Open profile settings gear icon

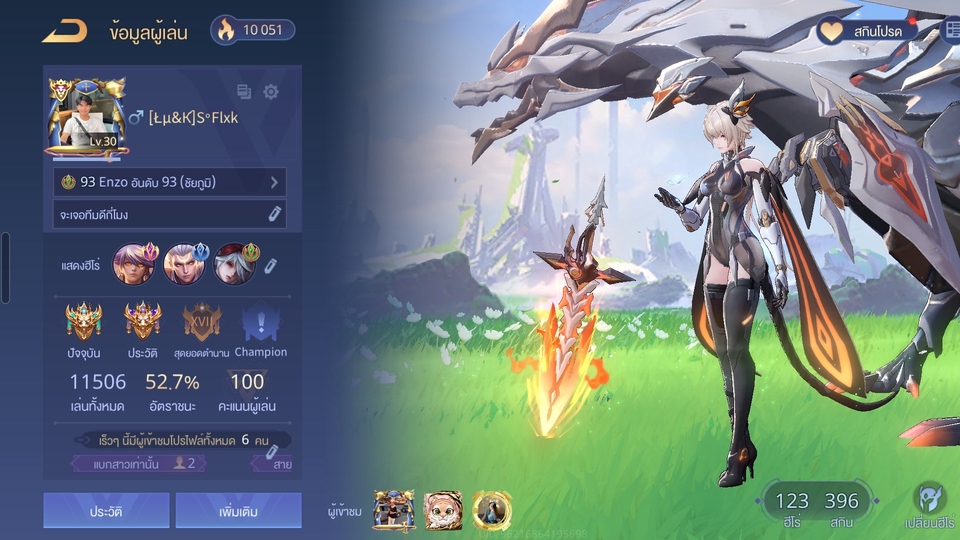[271, 92]
